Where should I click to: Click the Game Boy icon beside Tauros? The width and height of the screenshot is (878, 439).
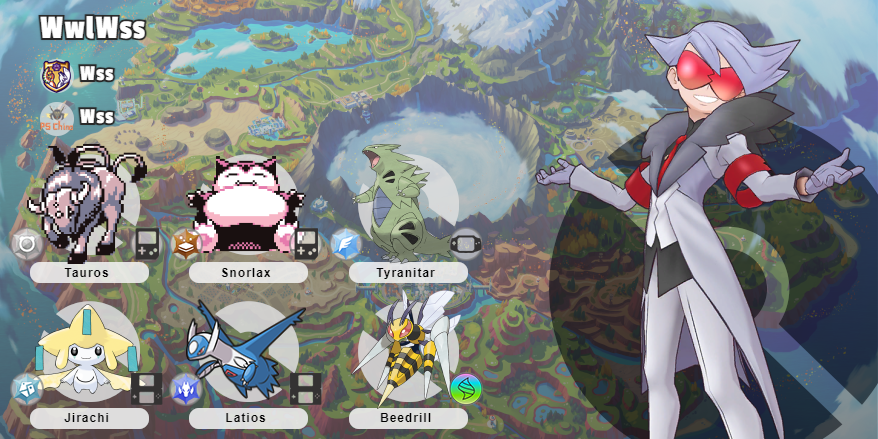[x=147, y=243]
